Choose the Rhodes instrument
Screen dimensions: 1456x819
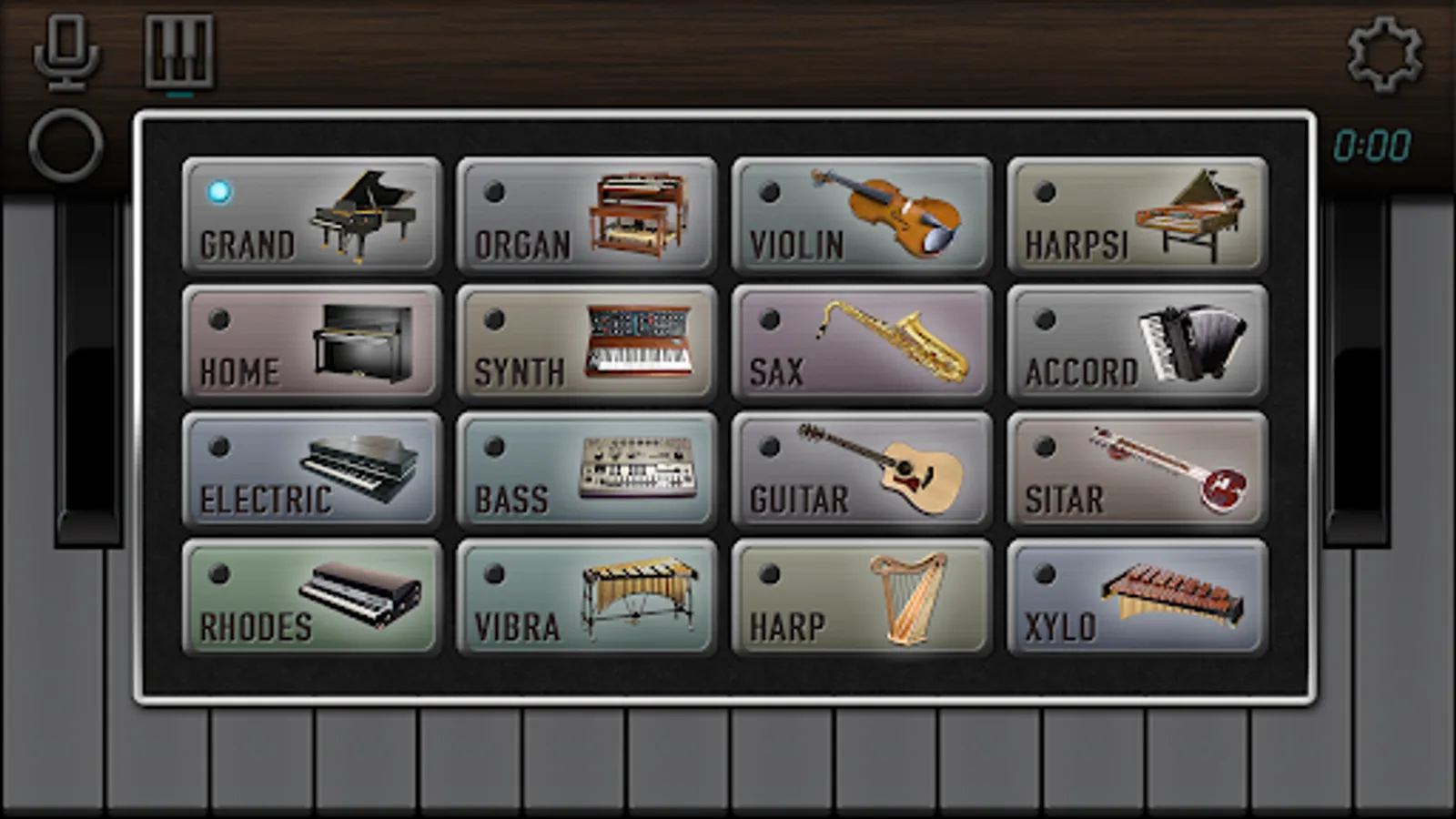point(312,598)
